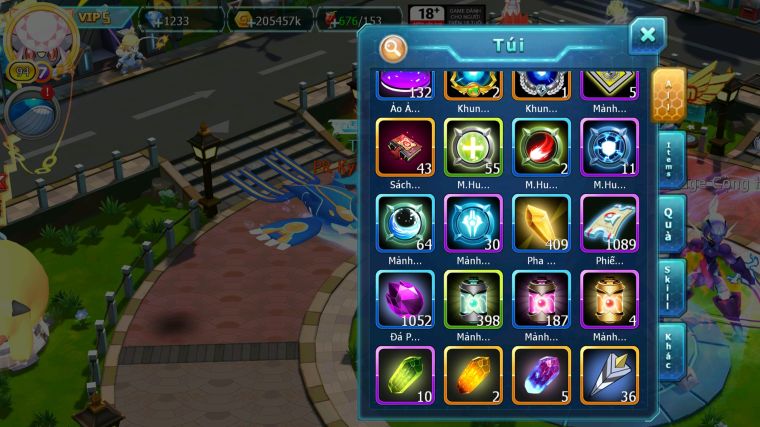Select the red Sách book item
Viewport: 760px width, 427px height.
point(406,147)
